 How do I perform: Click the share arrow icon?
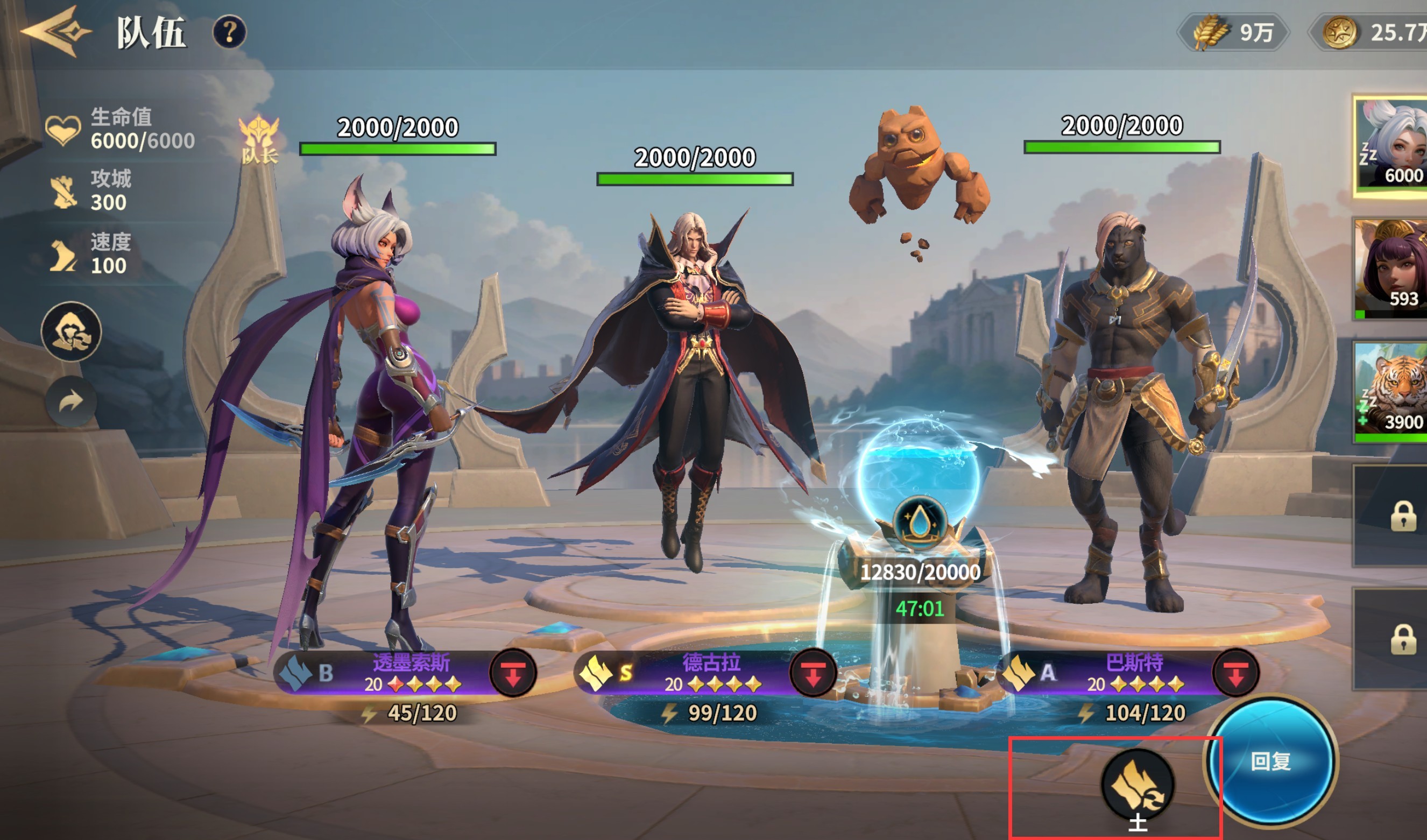(x=71, y=401)
